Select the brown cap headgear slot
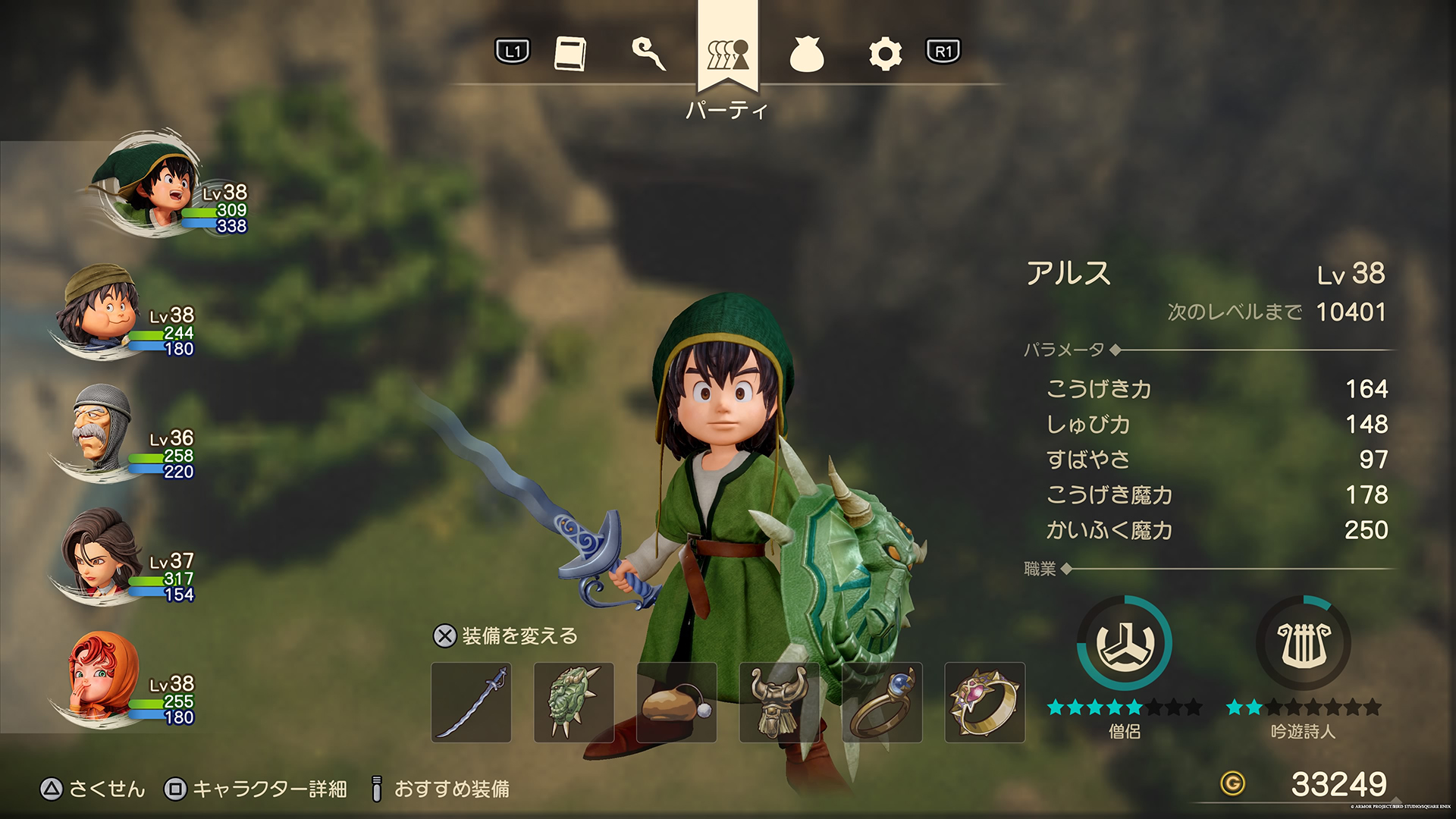 tap(676, 702)
